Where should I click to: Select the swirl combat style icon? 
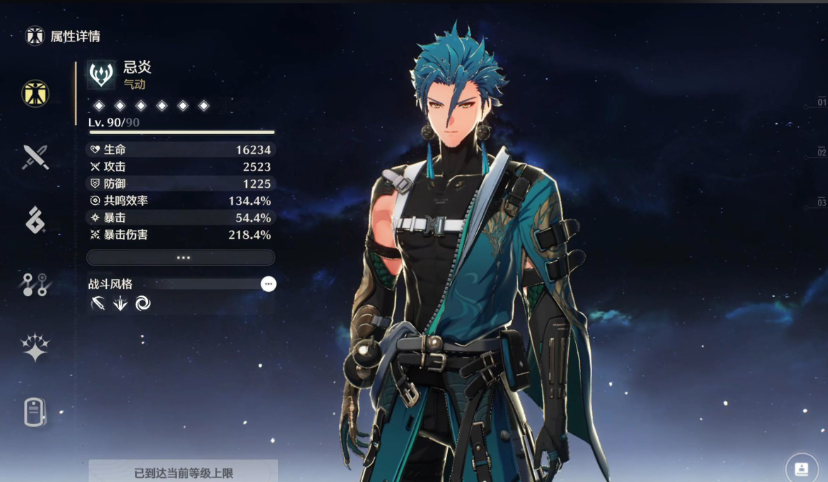click(142, 304)
